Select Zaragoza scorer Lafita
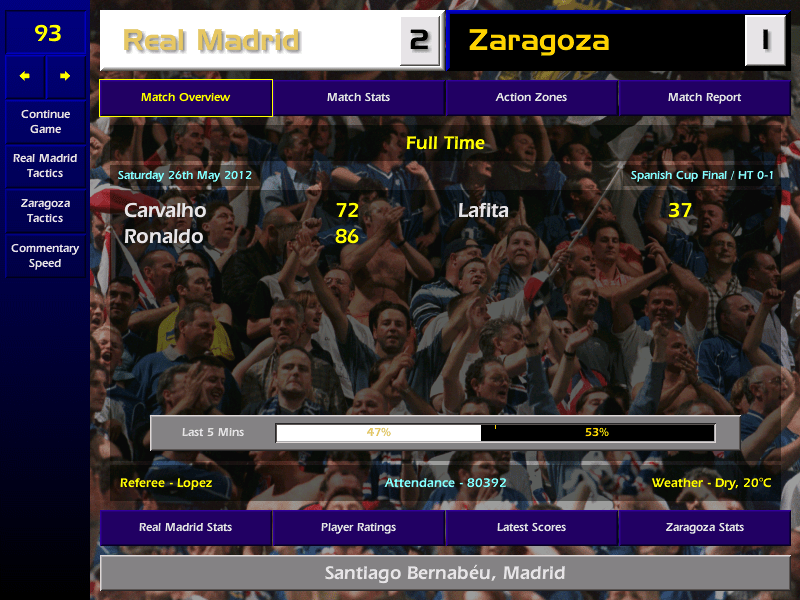 click(x=483, y=211)
